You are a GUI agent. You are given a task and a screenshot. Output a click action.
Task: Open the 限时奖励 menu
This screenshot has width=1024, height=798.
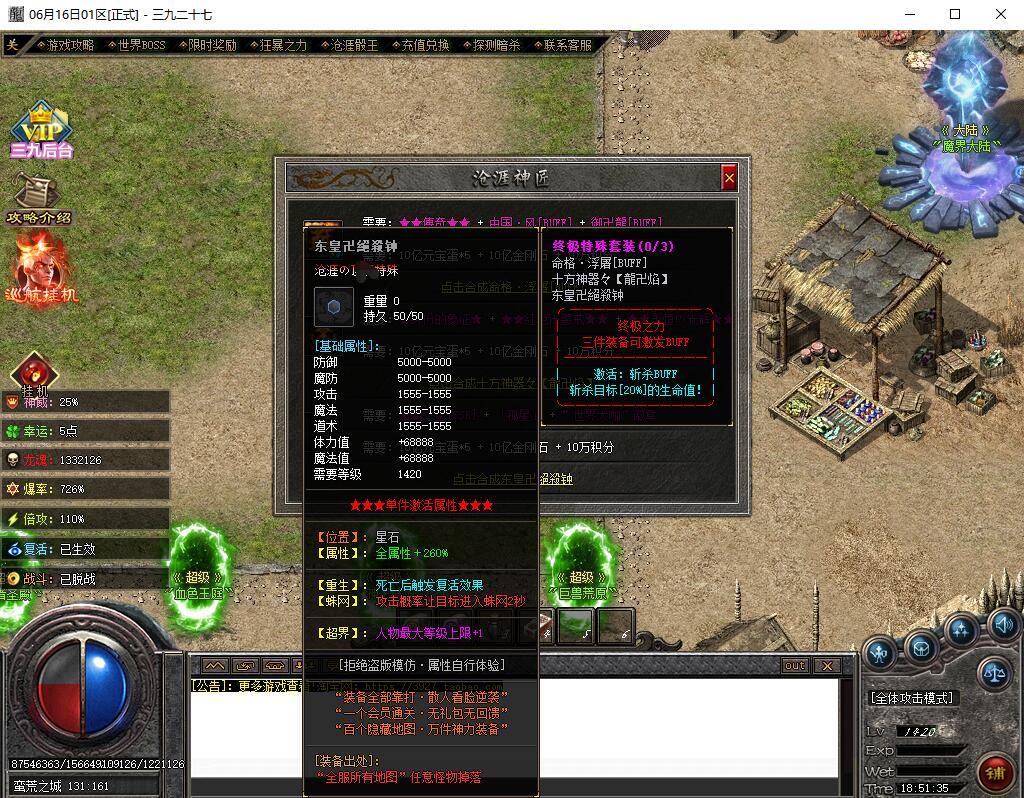pos(212,45)
